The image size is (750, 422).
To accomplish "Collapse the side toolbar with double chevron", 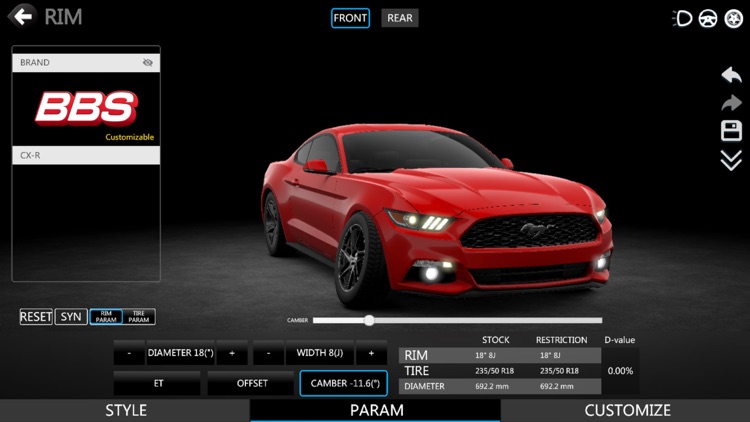I will 731,160.
